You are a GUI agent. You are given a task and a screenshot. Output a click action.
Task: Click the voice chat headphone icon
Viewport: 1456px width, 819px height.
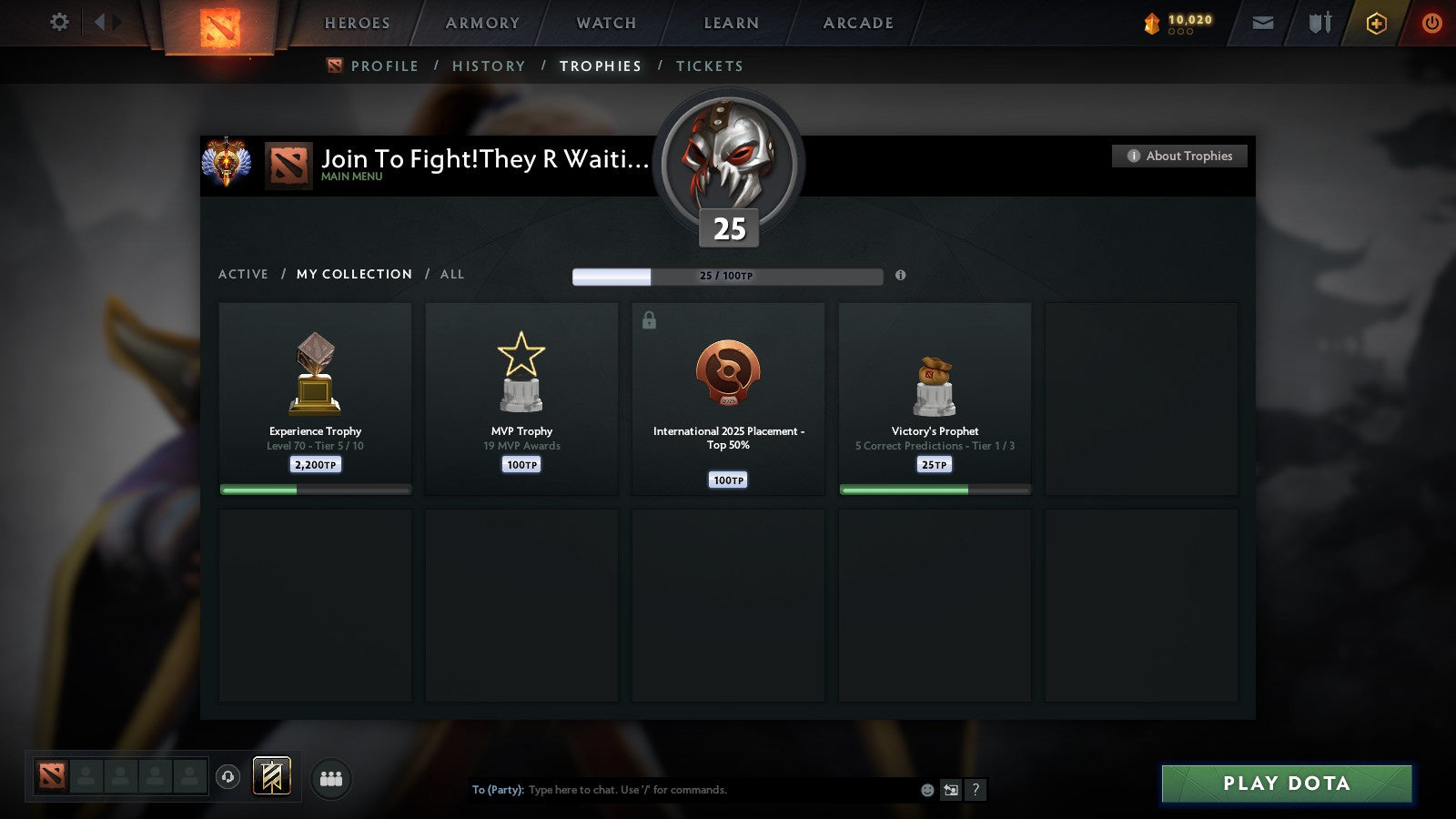[226, 778]
